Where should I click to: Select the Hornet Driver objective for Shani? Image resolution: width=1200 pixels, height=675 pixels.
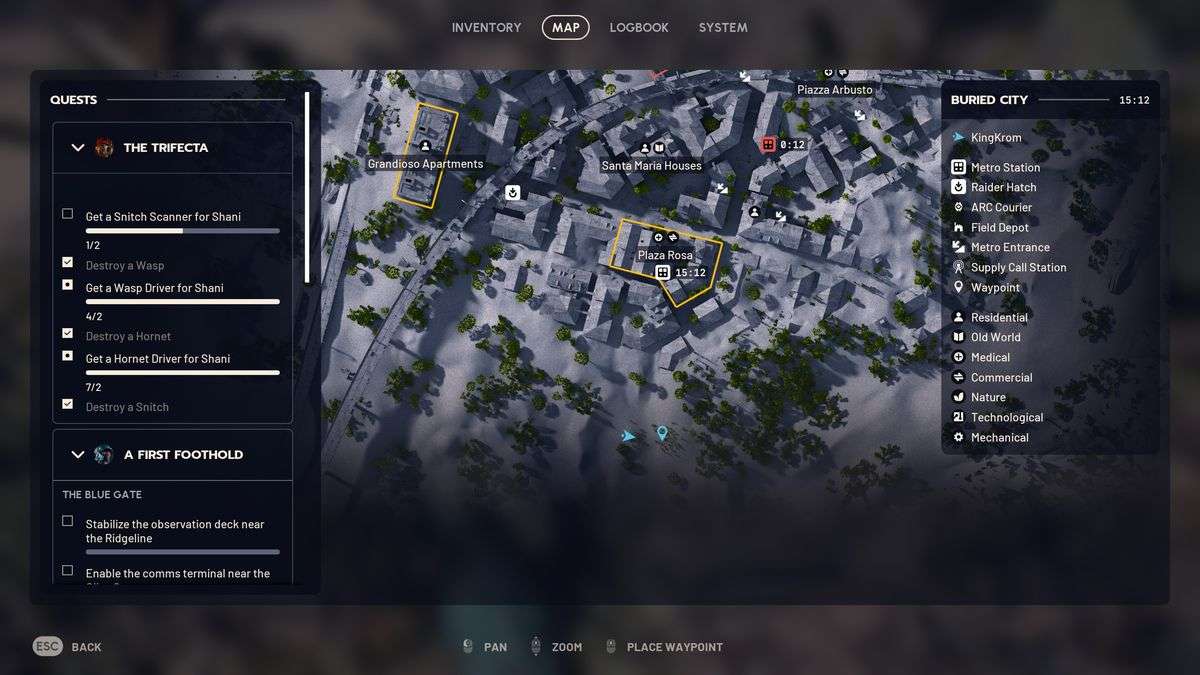pyautogui.click(x=157, y=359)
